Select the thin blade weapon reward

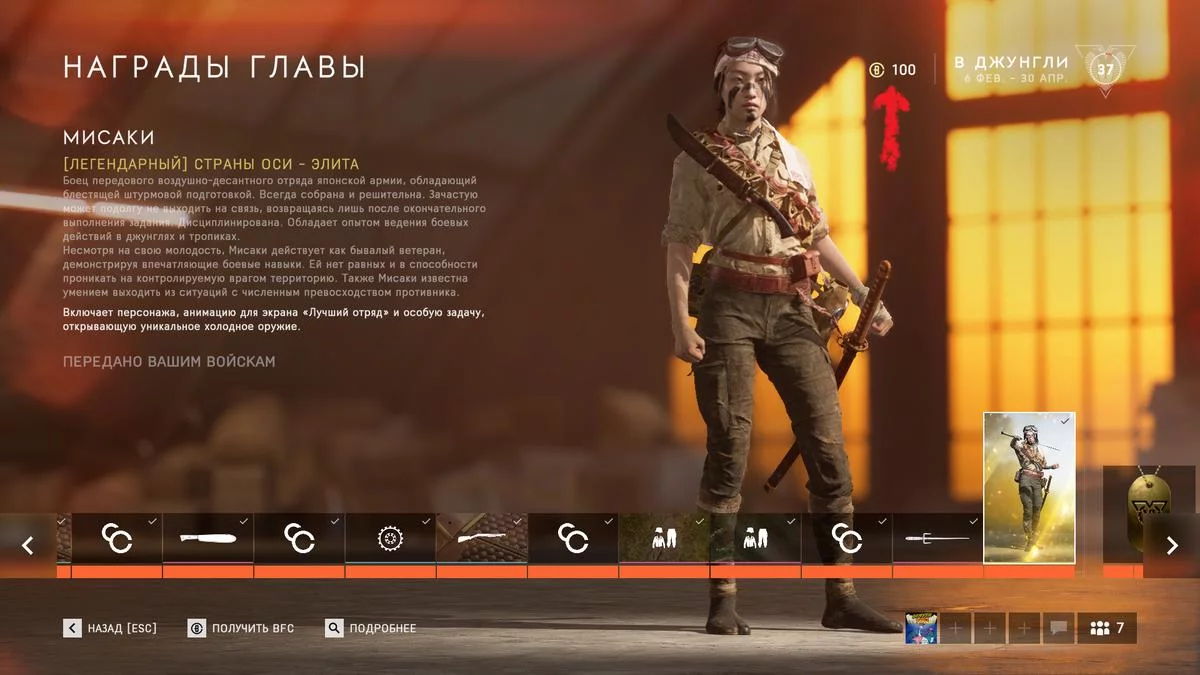click(937, 538)
